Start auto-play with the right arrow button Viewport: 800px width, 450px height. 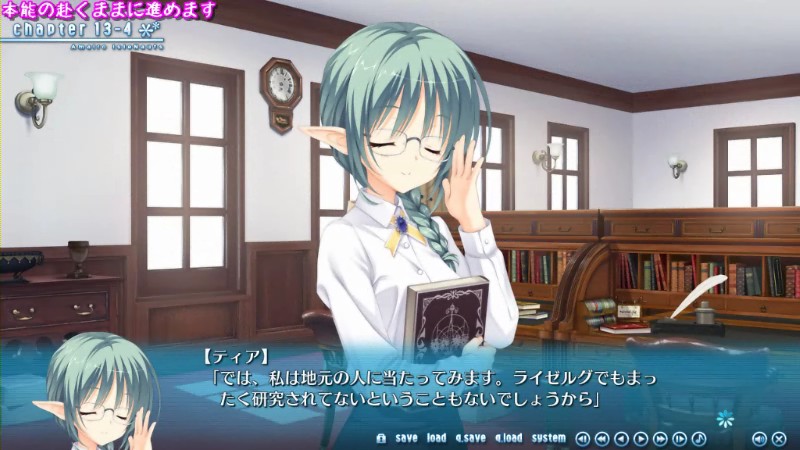pos(641,438)
